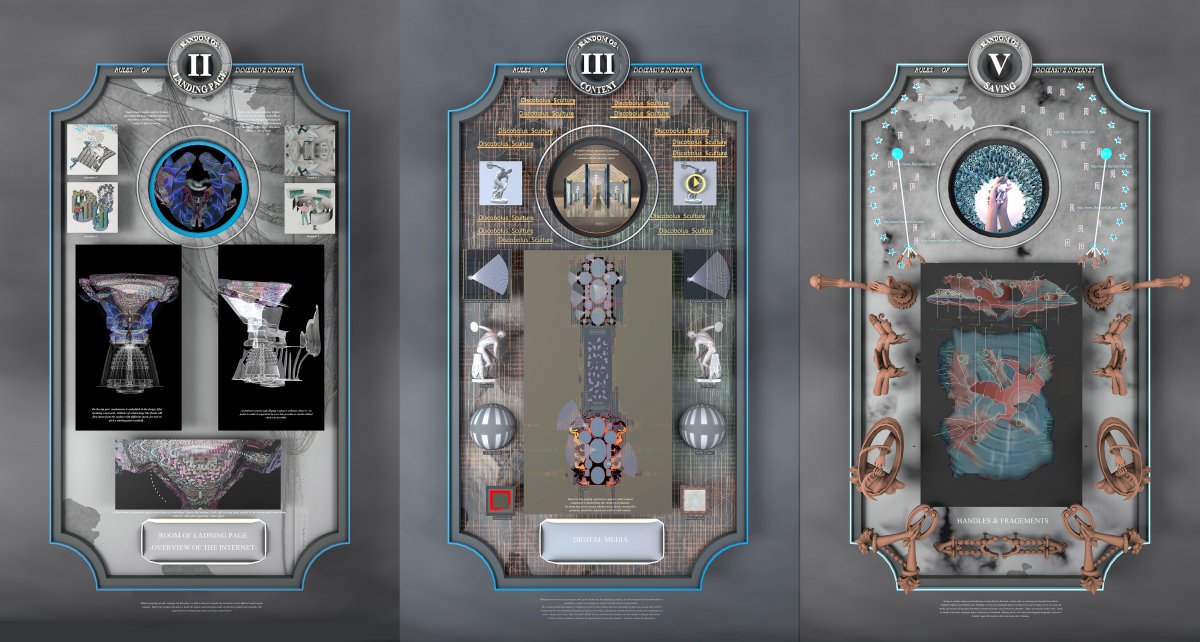Open the circular blue butterfly structure preview

(x=199, y=183)
